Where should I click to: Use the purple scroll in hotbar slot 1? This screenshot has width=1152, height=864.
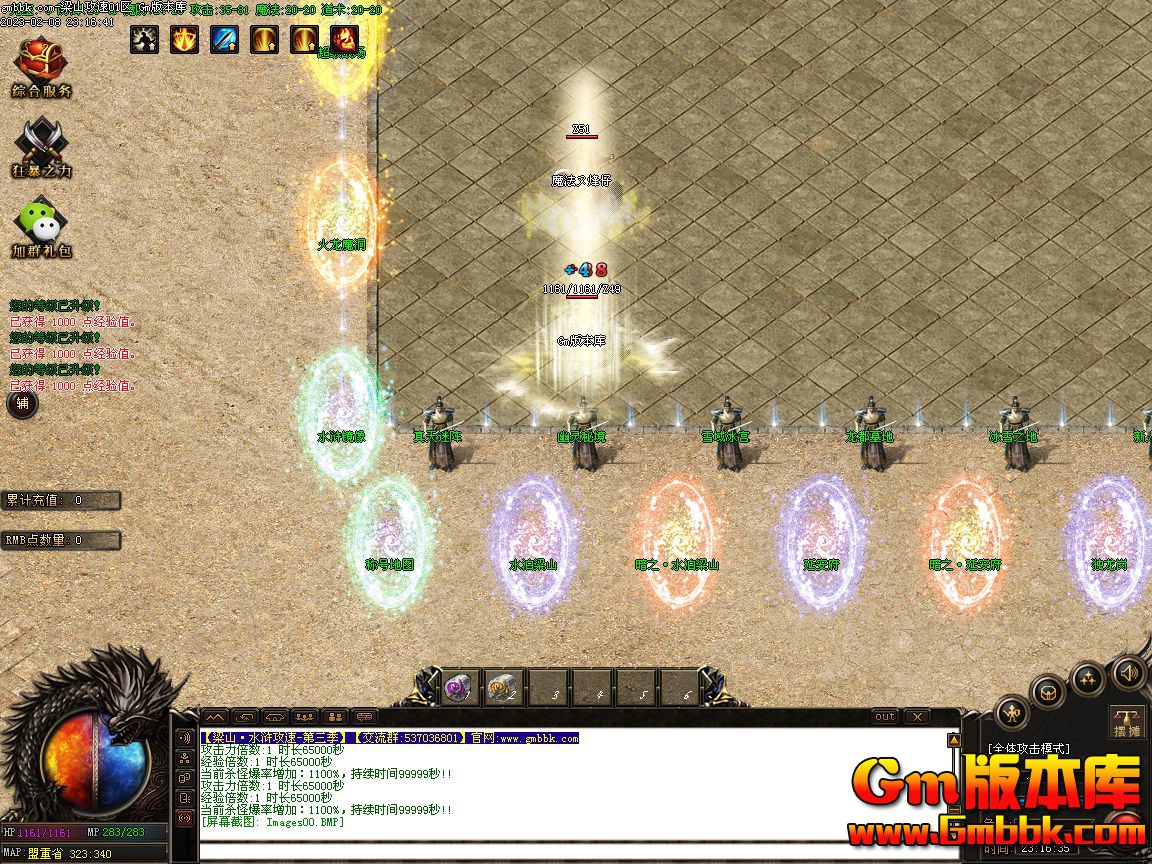point(461,688)
